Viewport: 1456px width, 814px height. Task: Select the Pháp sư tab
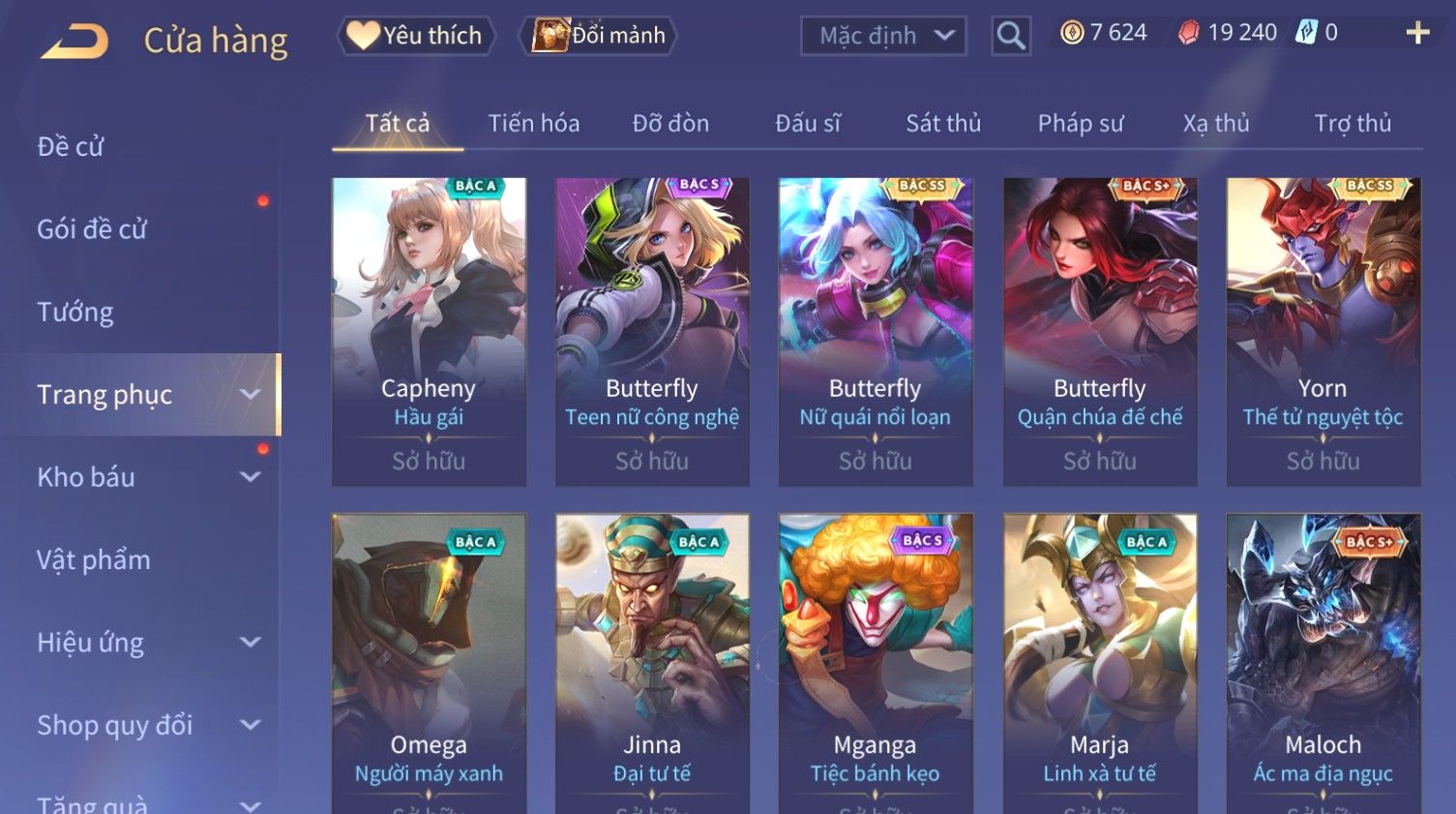coord(1080,124)
